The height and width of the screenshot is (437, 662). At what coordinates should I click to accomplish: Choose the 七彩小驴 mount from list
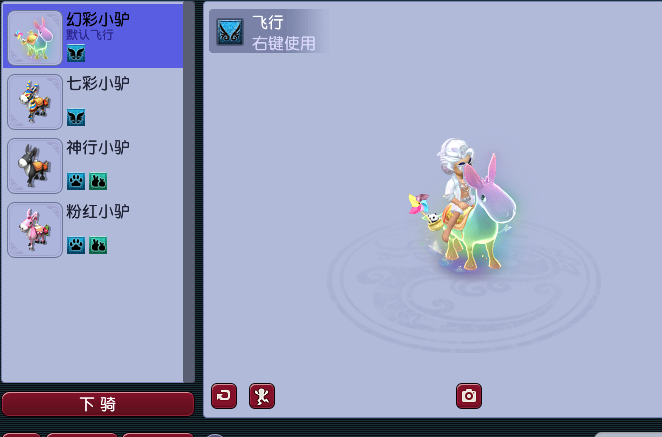coord(95,100)
